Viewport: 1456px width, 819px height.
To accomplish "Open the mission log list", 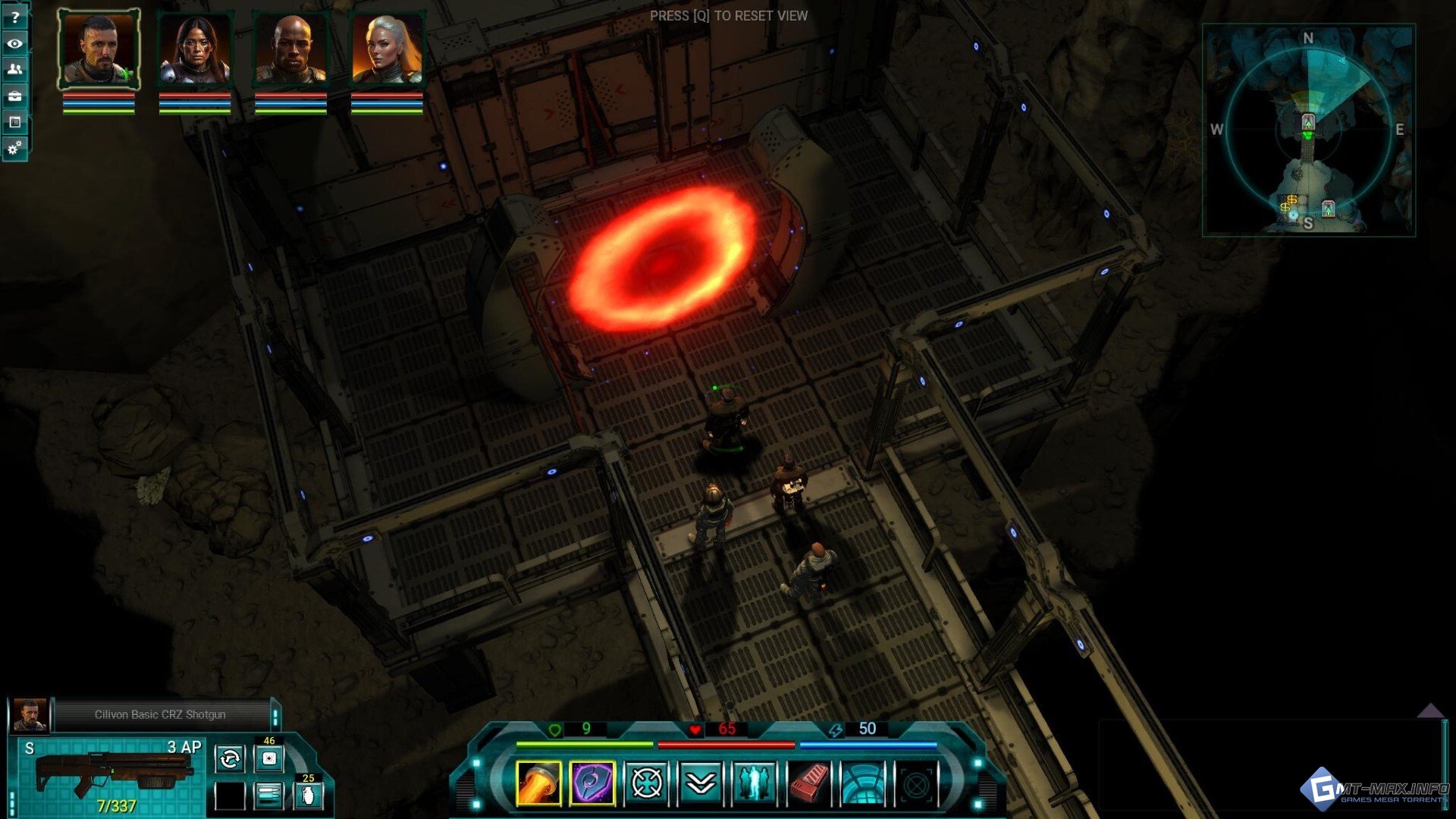I will [14, 121].
